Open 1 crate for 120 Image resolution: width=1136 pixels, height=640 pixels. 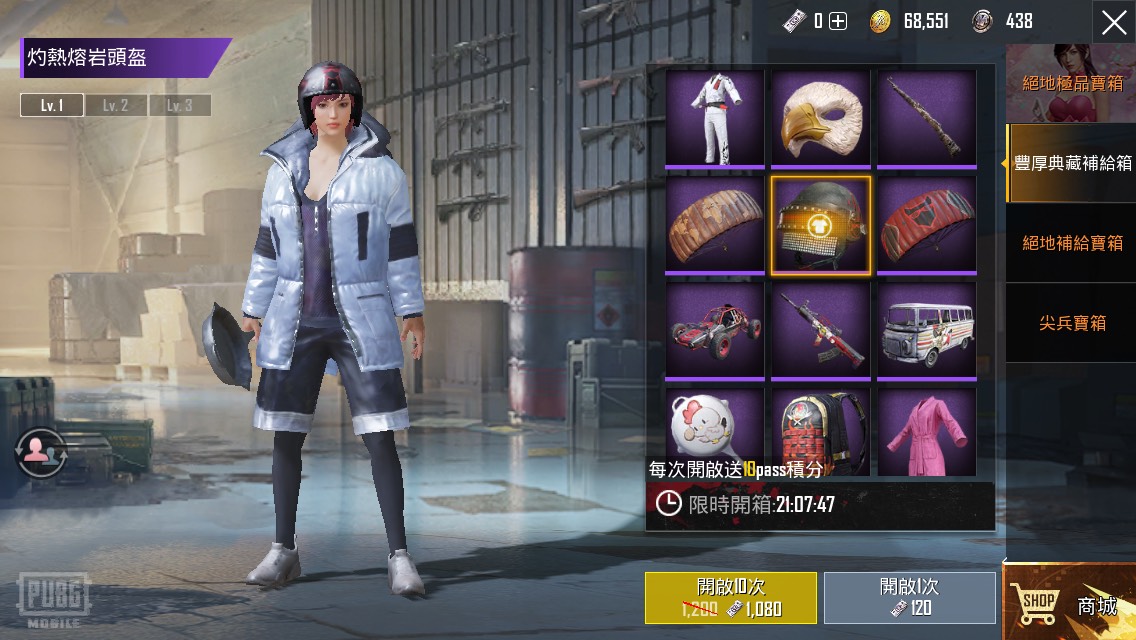coord(909,598)
